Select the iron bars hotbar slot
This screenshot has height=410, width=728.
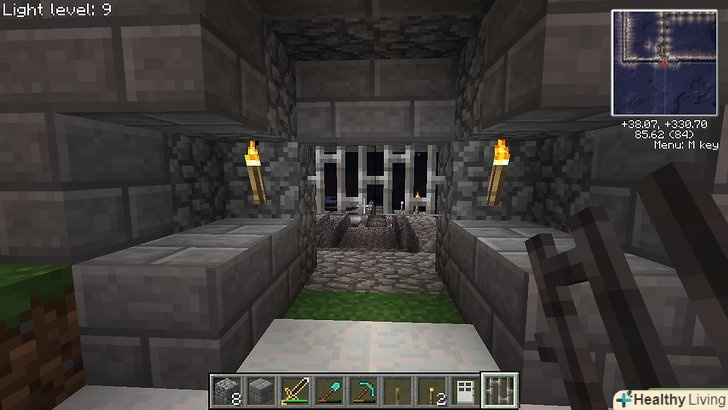pyautogui.click(x=499, y=390)
